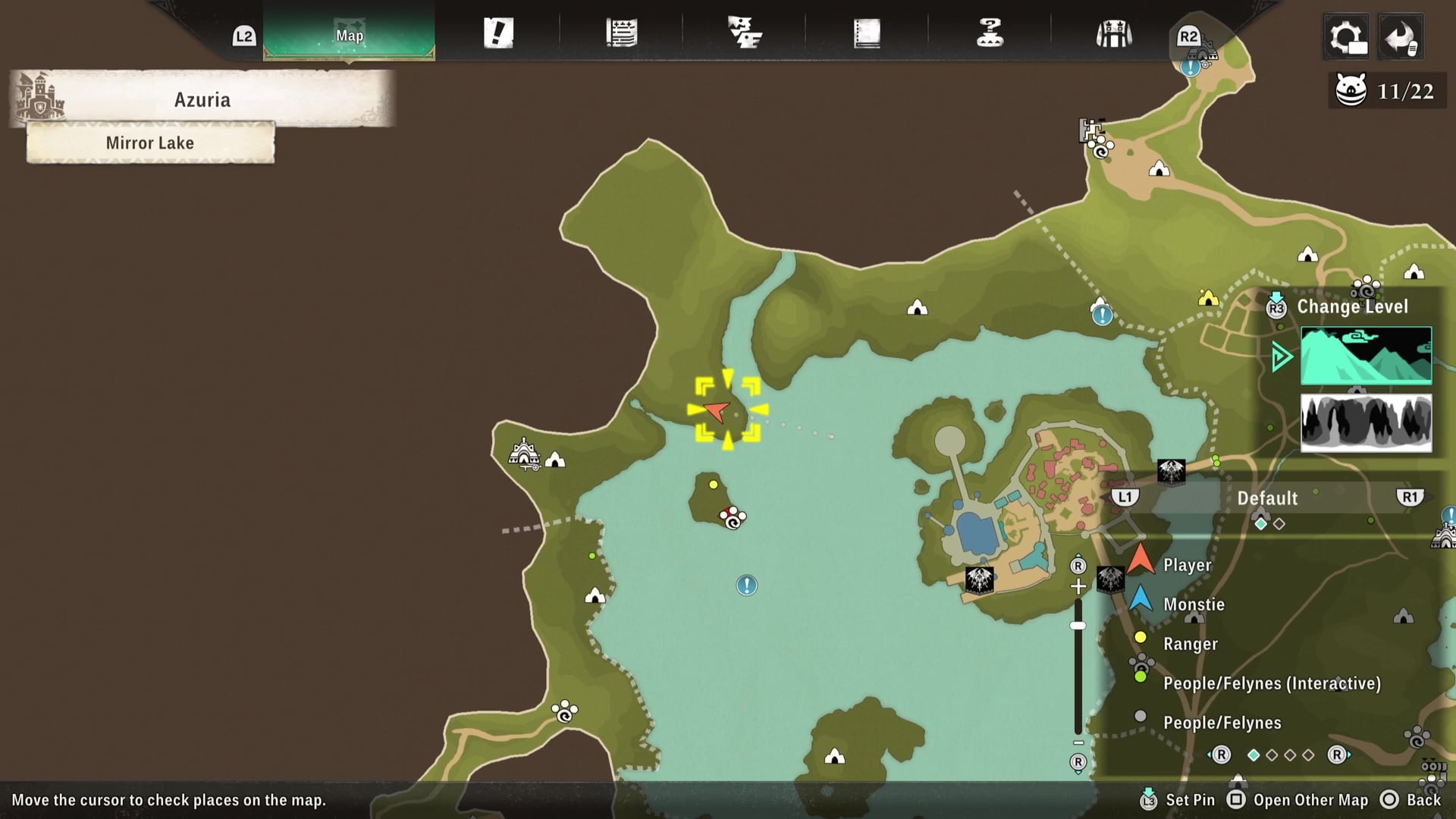Switch to the question mark tab
Screen dimensions: 1456x819
990,33
